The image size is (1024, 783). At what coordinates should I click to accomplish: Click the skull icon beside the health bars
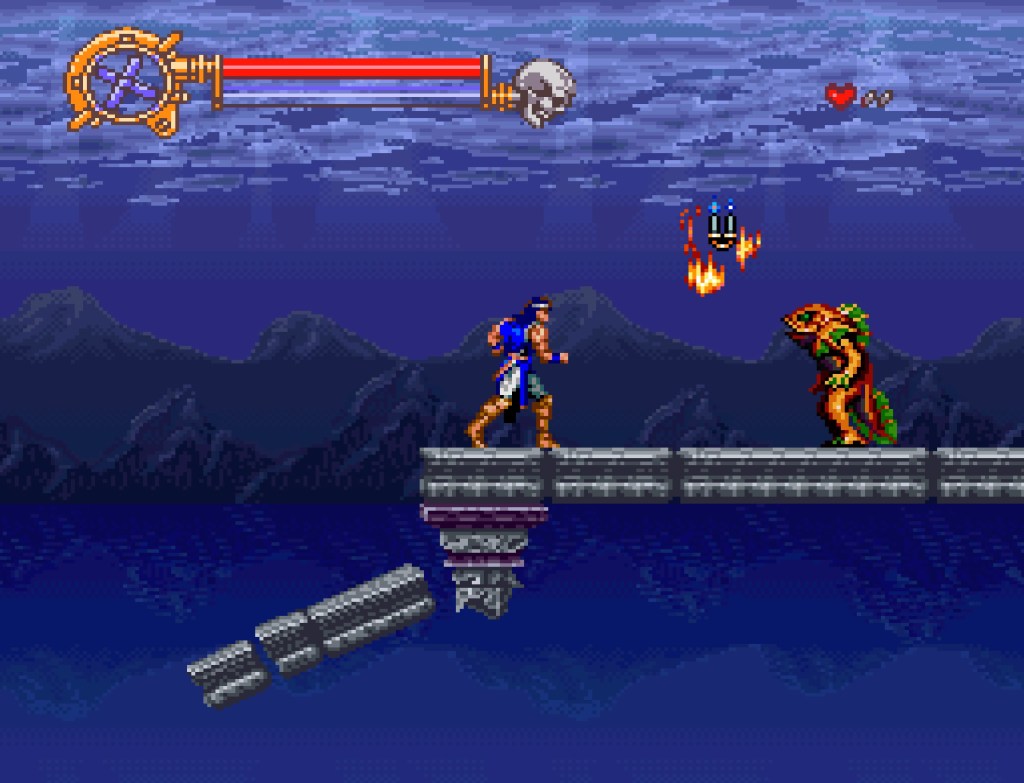(x=543, y=91)
